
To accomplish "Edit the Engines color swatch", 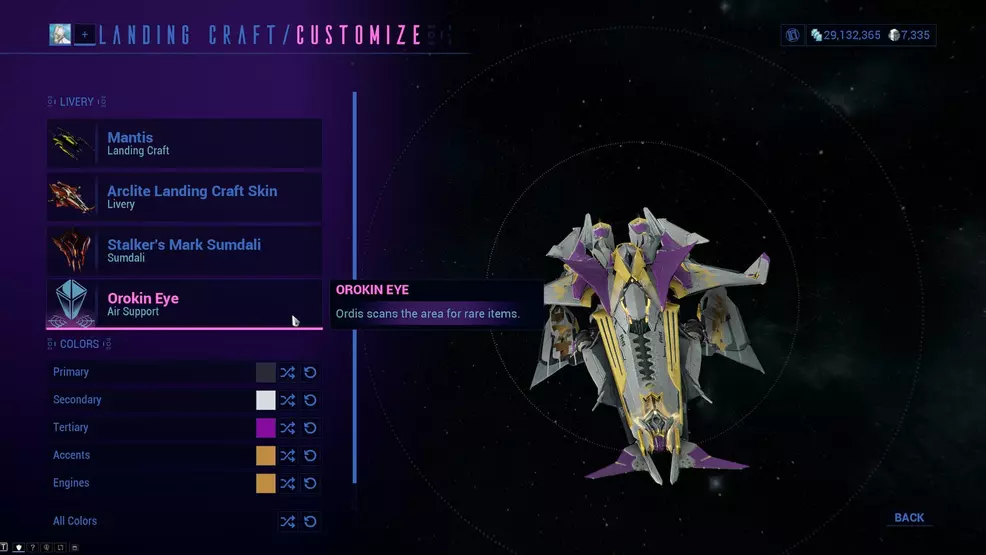I will (265, 483).
